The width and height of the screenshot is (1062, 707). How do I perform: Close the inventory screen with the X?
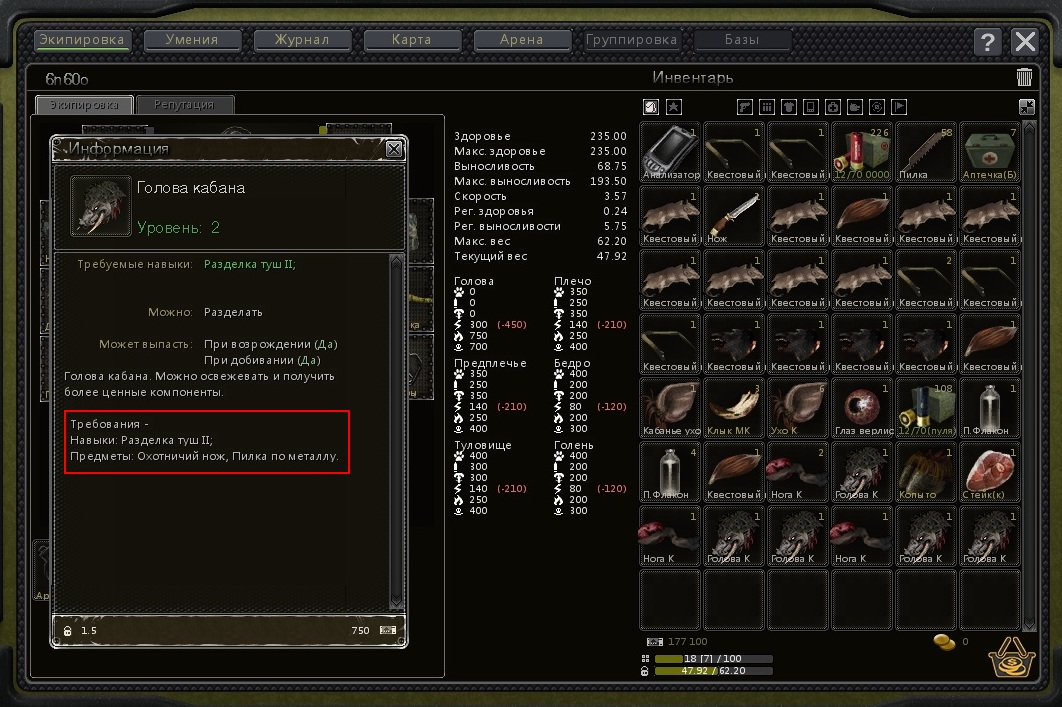1025,41
